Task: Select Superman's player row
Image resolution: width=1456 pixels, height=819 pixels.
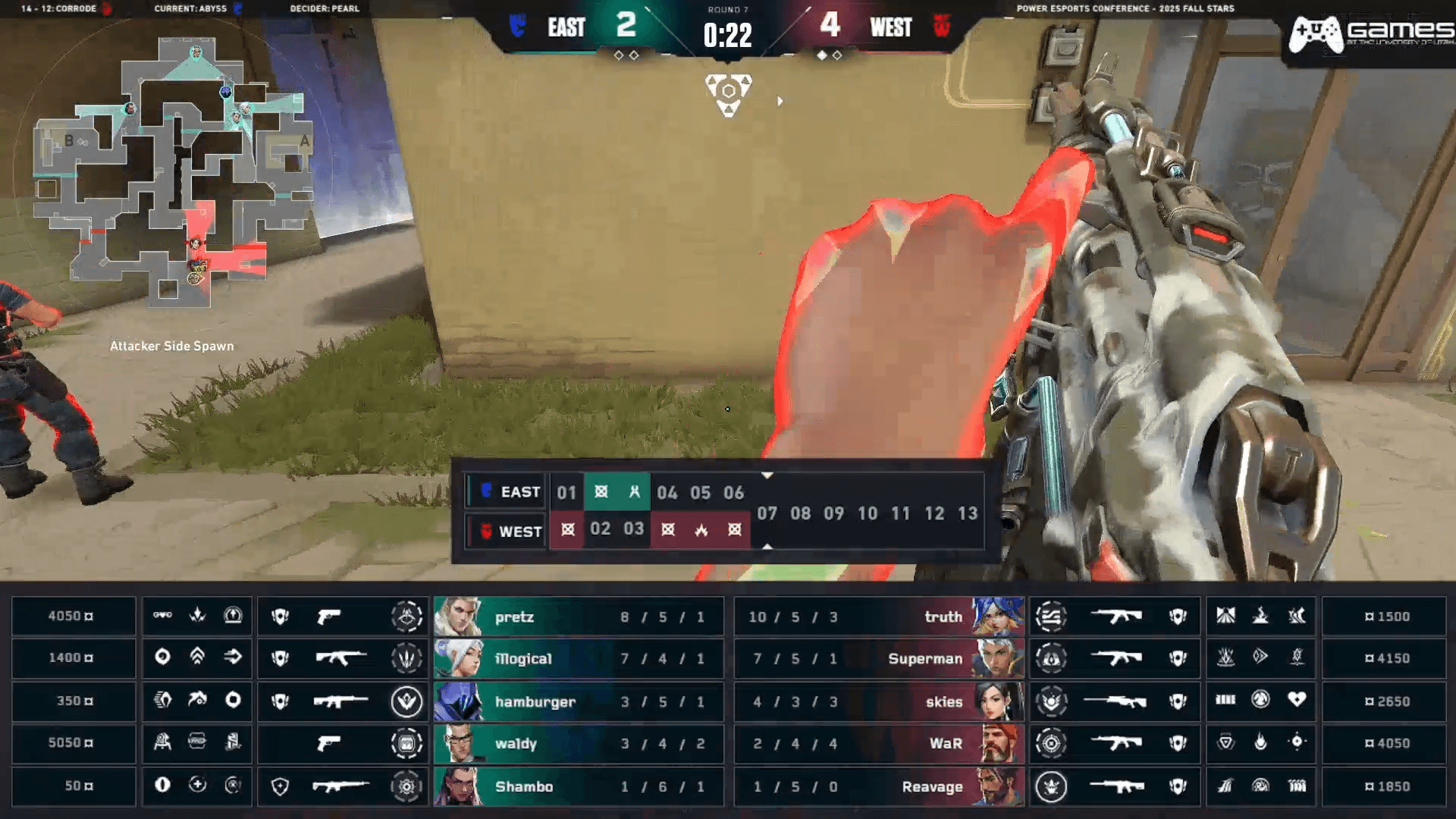Action: coord(878,658)
